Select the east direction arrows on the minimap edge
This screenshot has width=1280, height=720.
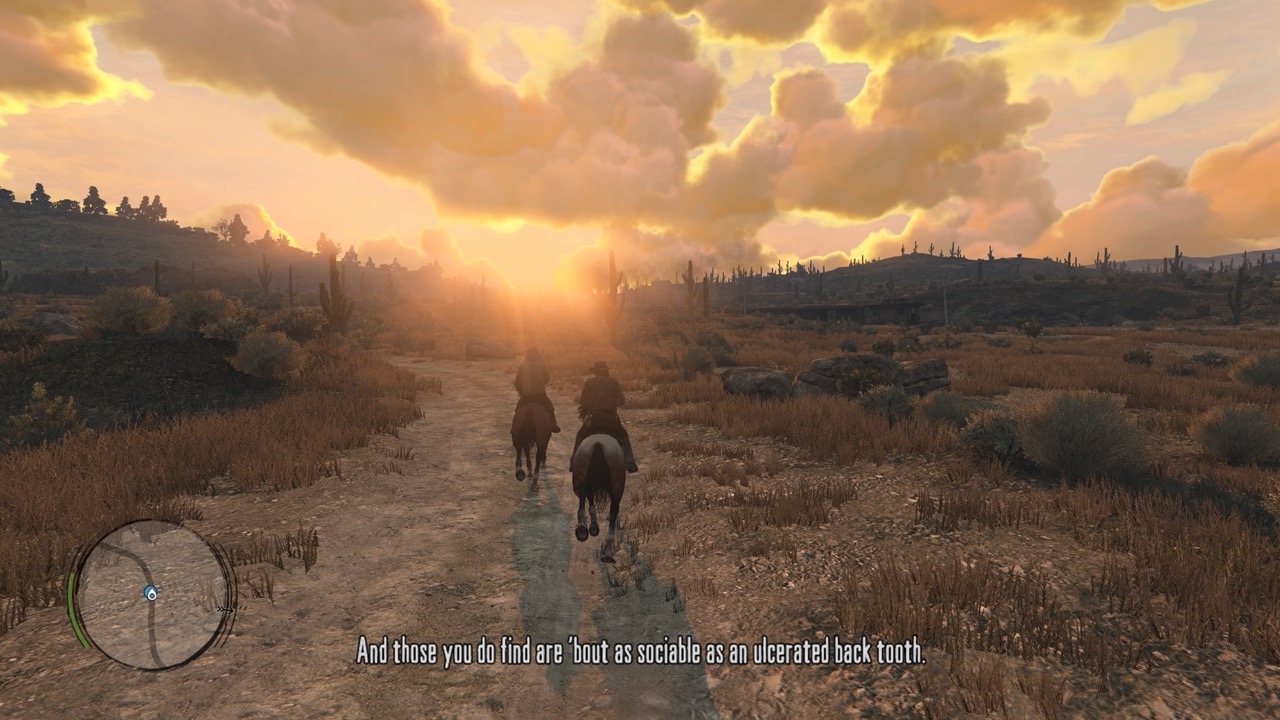click(x=226, y=610)
